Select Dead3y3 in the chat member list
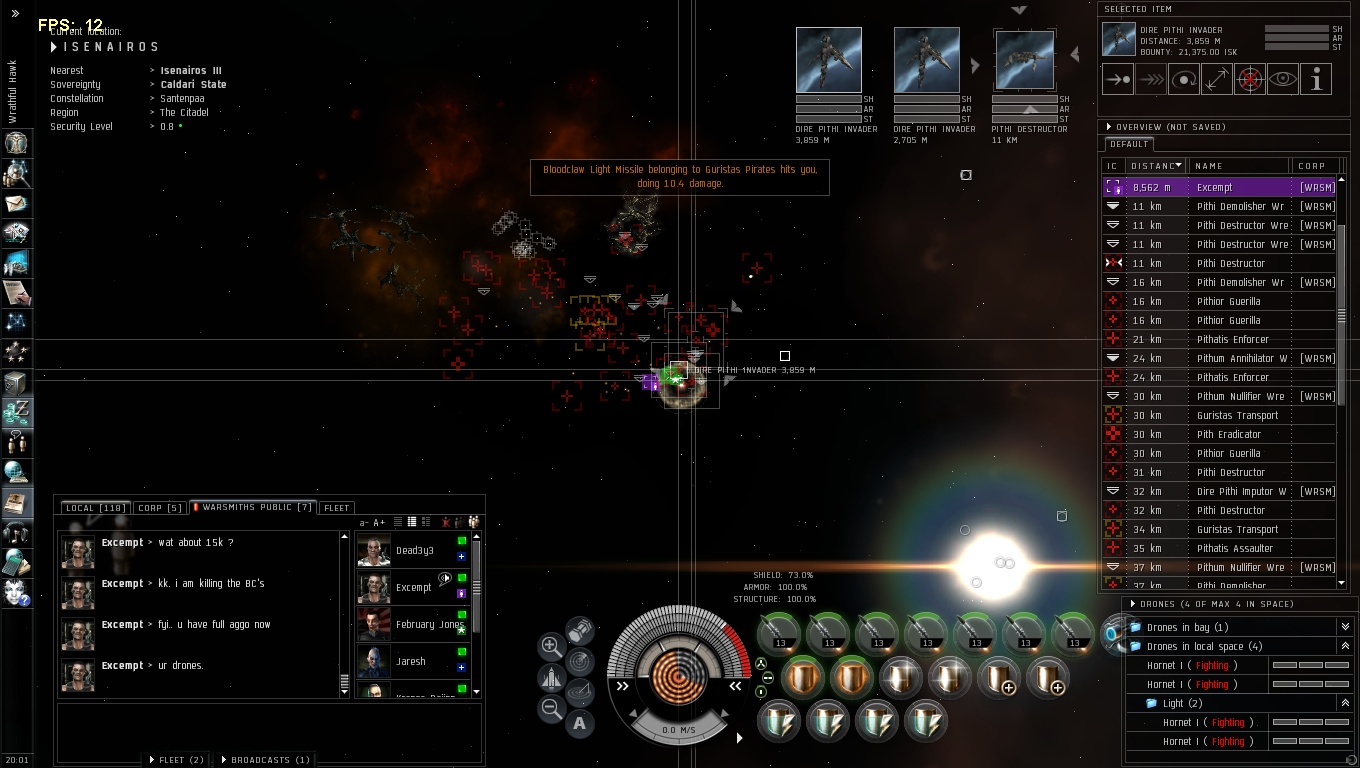Screen dimensions: 1360x768 [414, 551]
